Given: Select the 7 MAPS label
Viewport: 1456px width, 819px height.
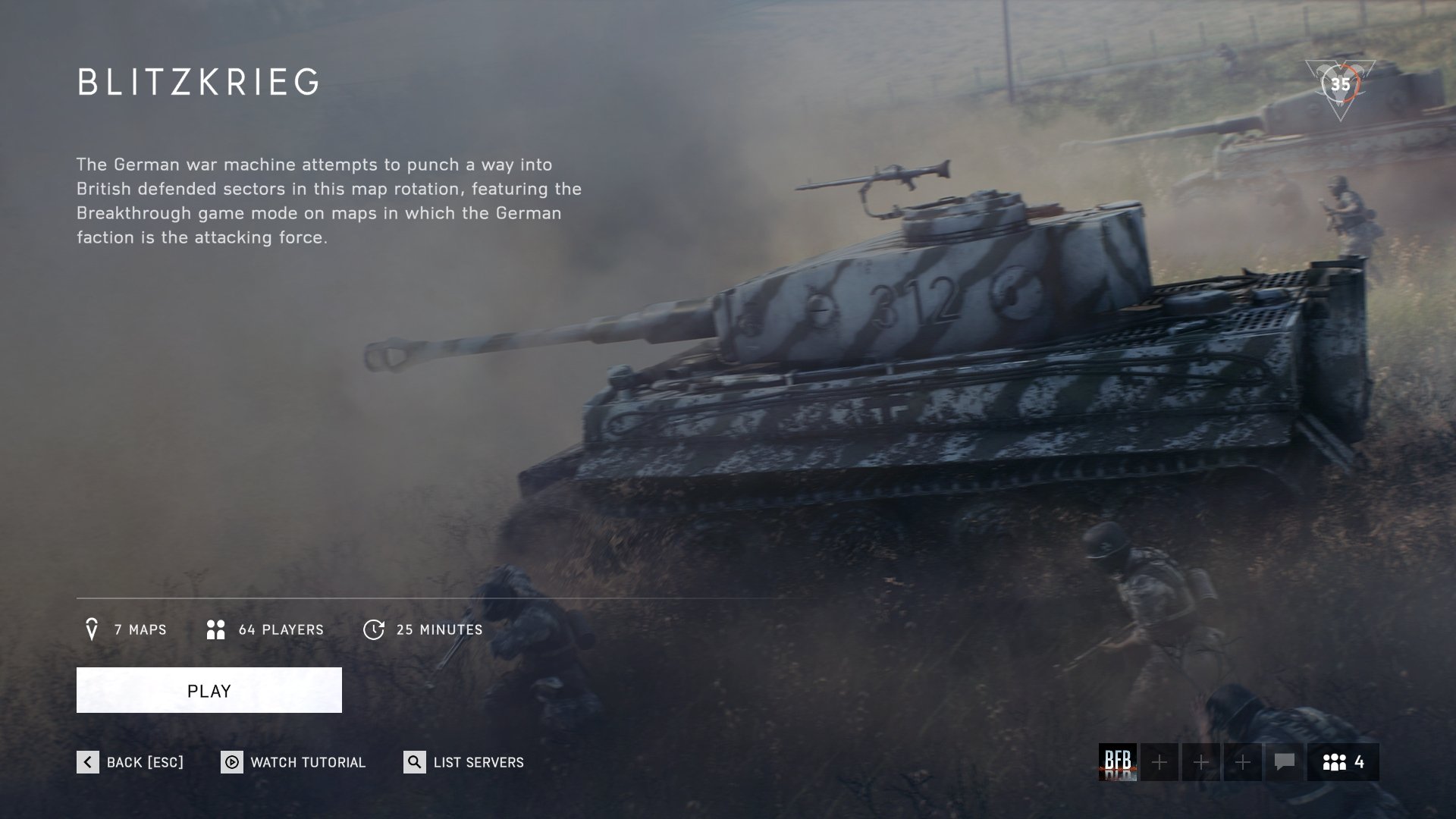Looking at the screenshot, I should tap(141, 629).
